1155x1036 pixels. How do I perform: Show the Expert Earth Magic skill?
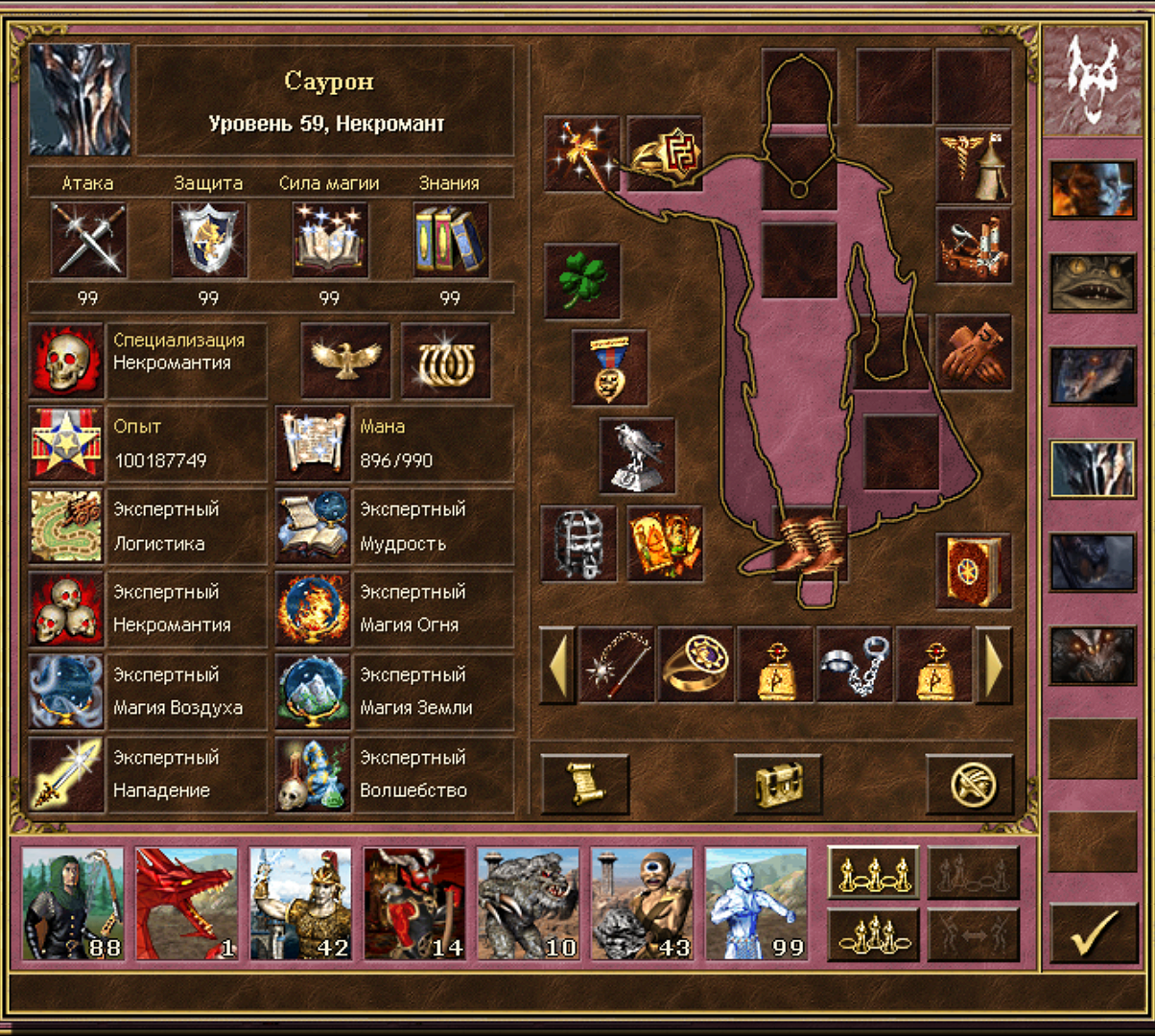[313, 692]
